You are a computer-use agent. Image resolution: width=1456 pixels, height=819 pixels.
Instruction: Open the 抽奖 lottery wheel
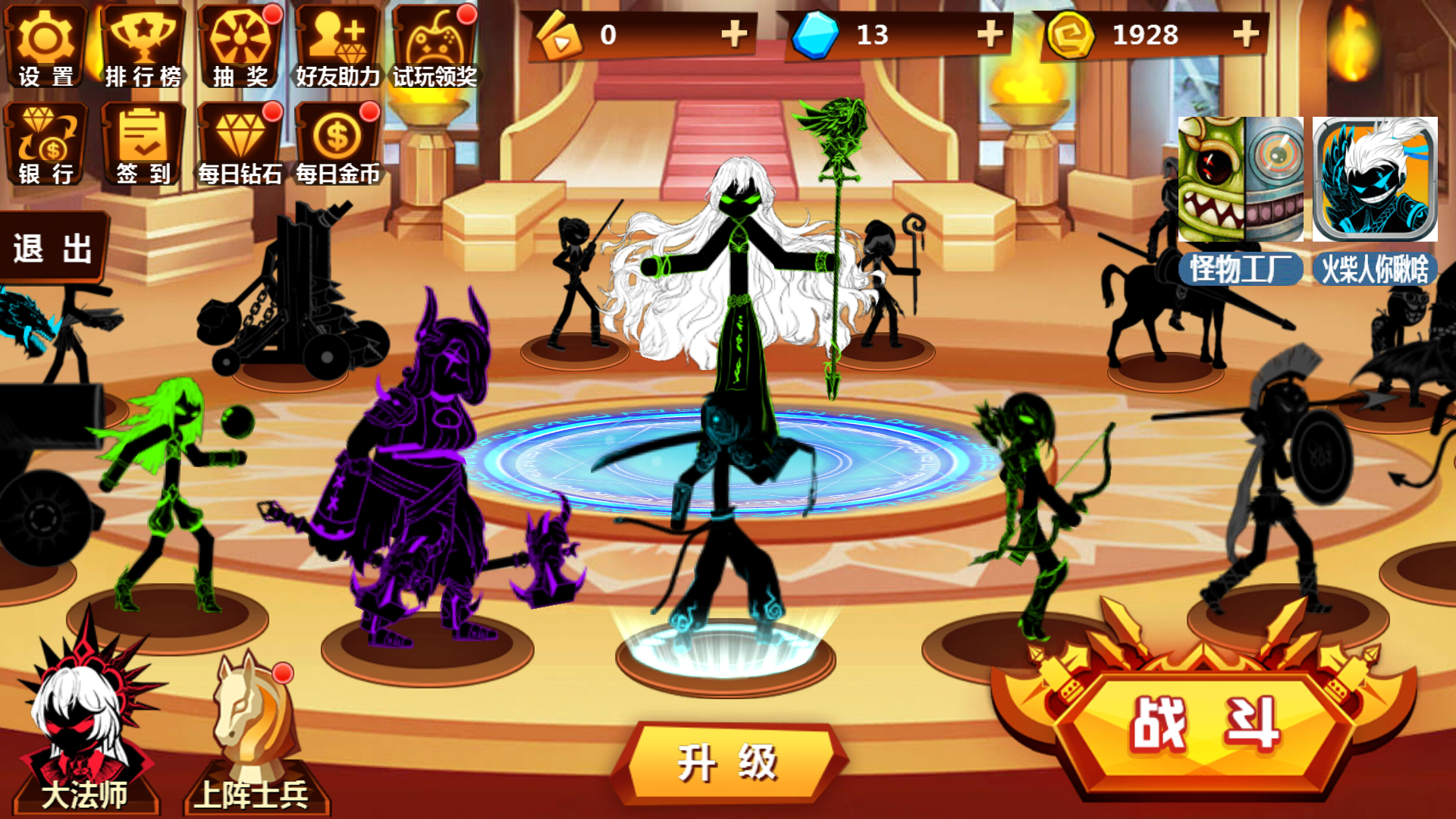(240, 47)
